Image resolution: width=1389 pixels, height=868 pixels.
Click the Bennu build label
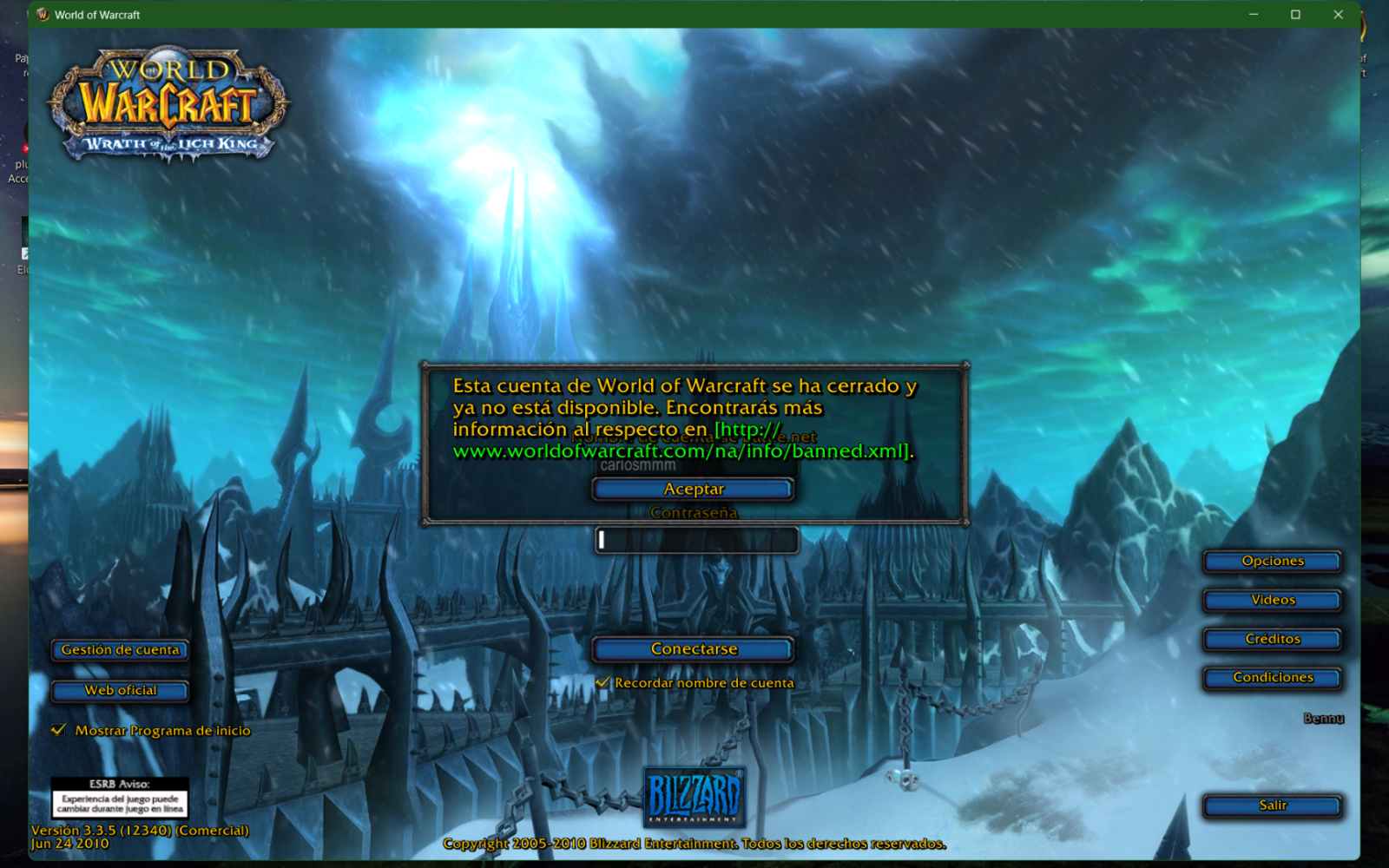click(1323, 719)
